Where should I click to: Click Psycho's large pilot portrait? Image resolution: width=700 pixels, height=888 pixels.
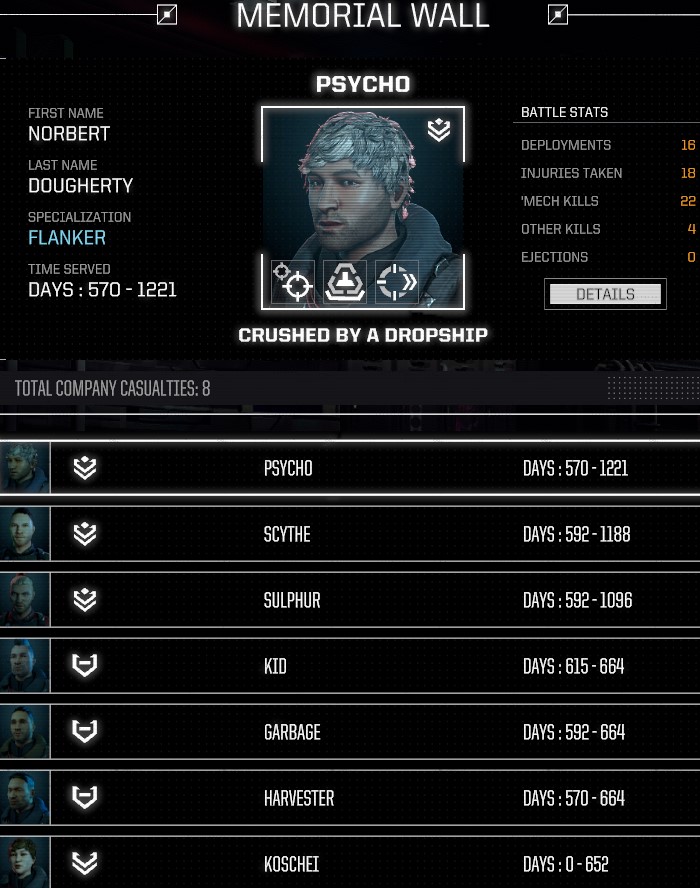click(x=362, y=190)
